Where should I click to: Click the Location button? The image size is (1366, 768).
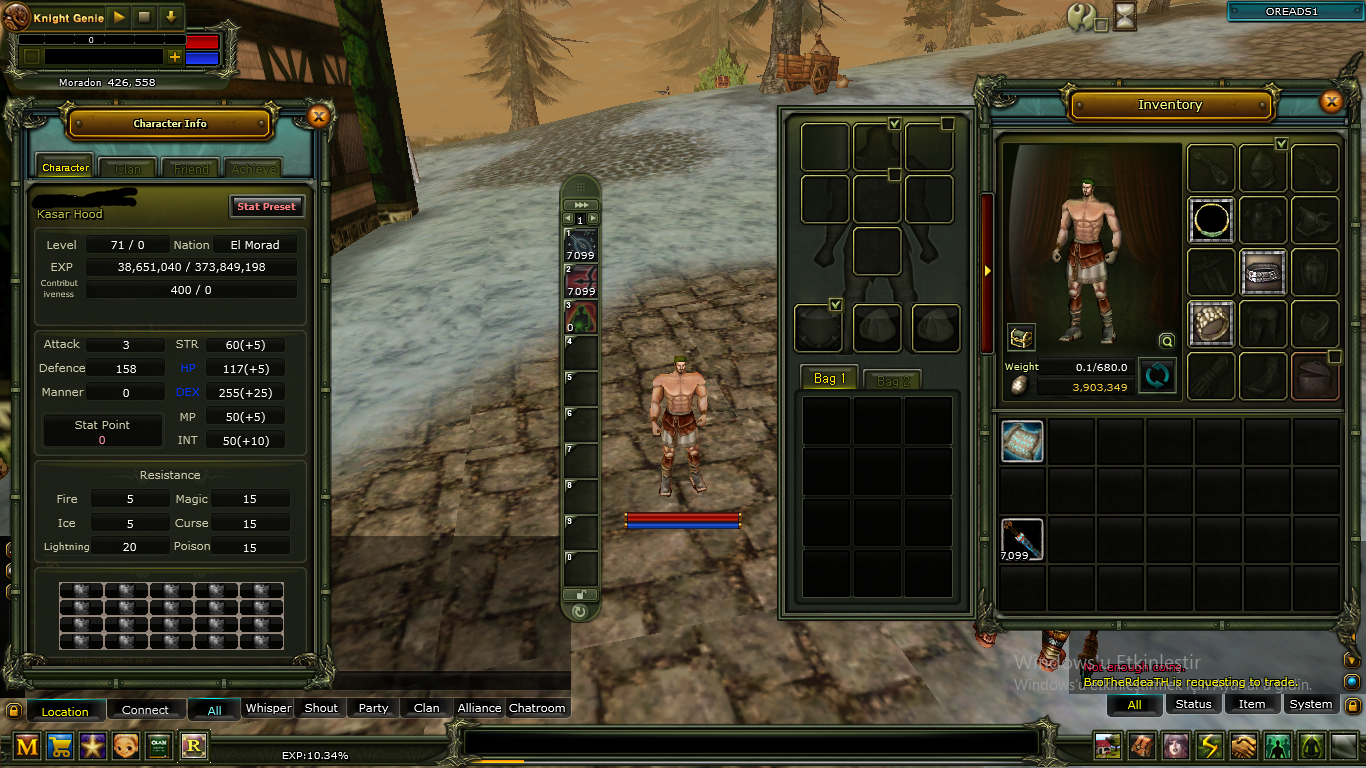pyautogui.click(x=65, y=711)
